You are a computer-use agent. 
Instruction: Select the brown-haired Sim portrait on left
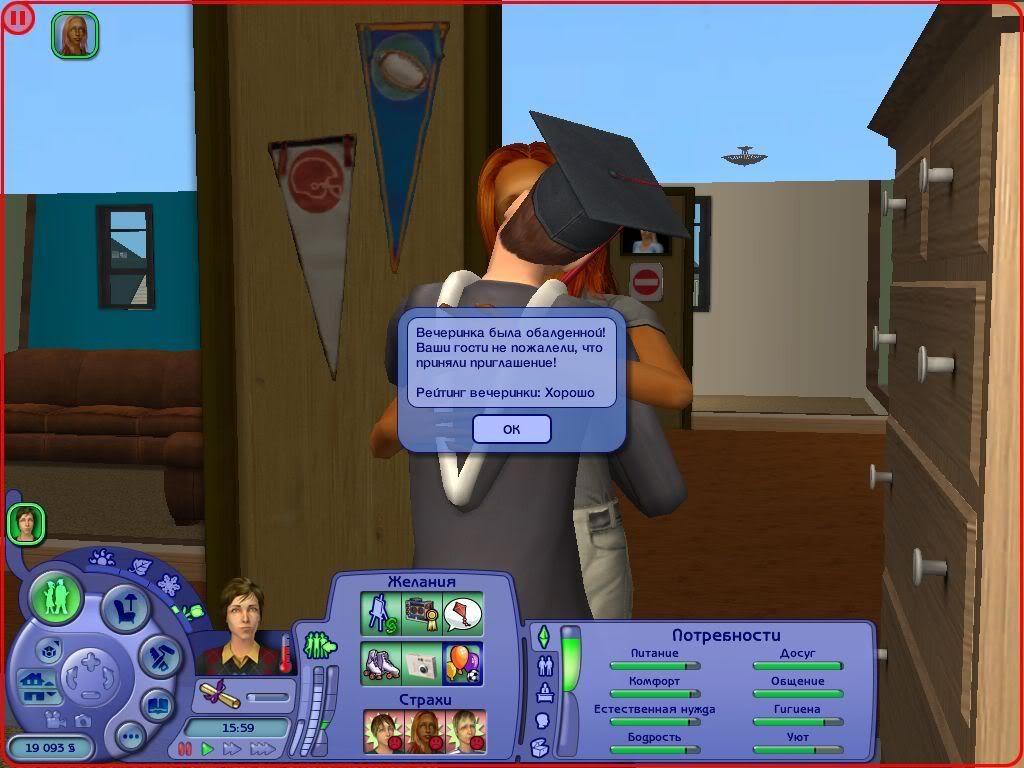point(26,524)
